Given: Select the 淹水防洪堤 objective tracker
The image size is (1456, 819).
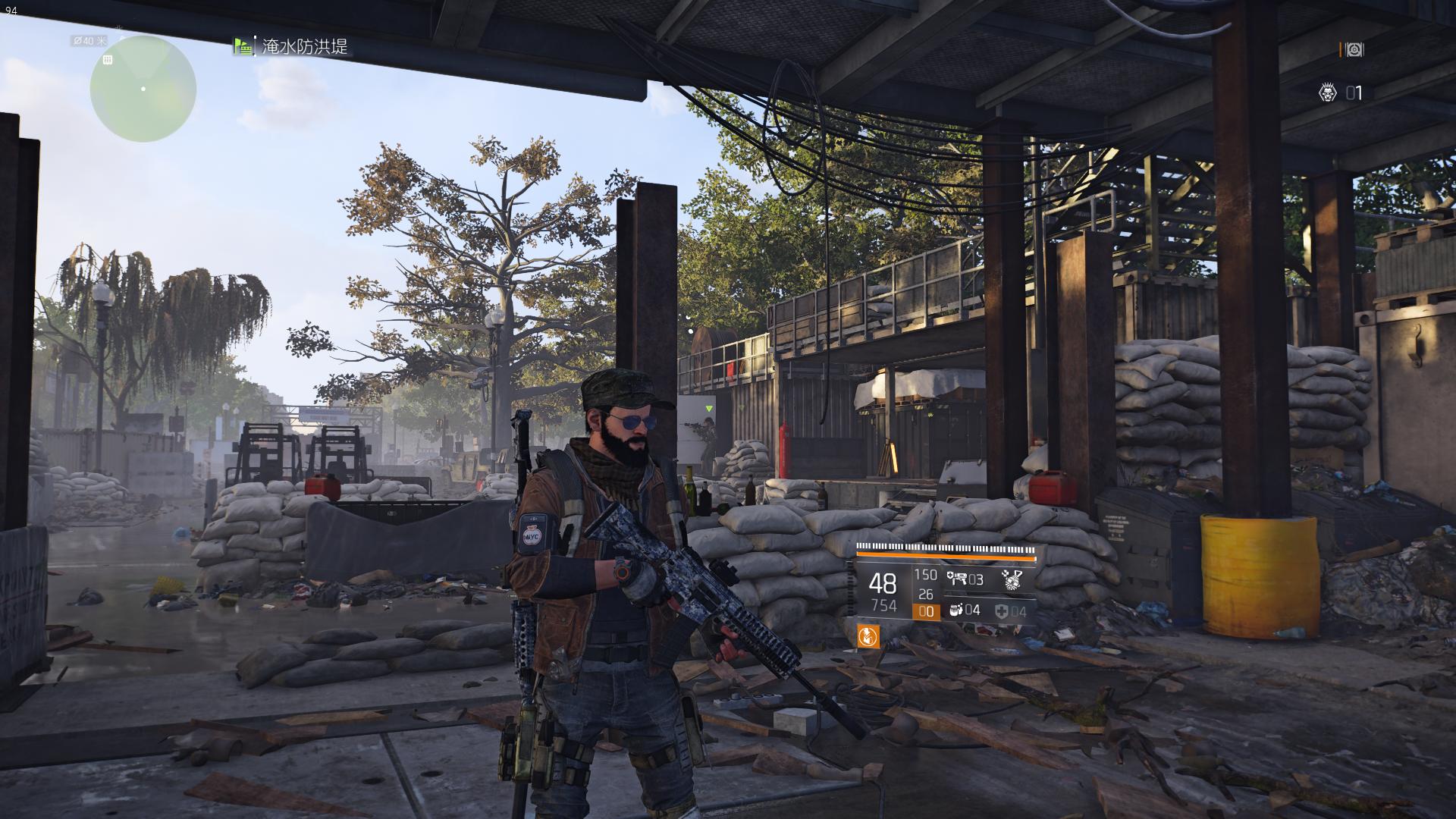Looking at the screenshot, I should (304, 47).
